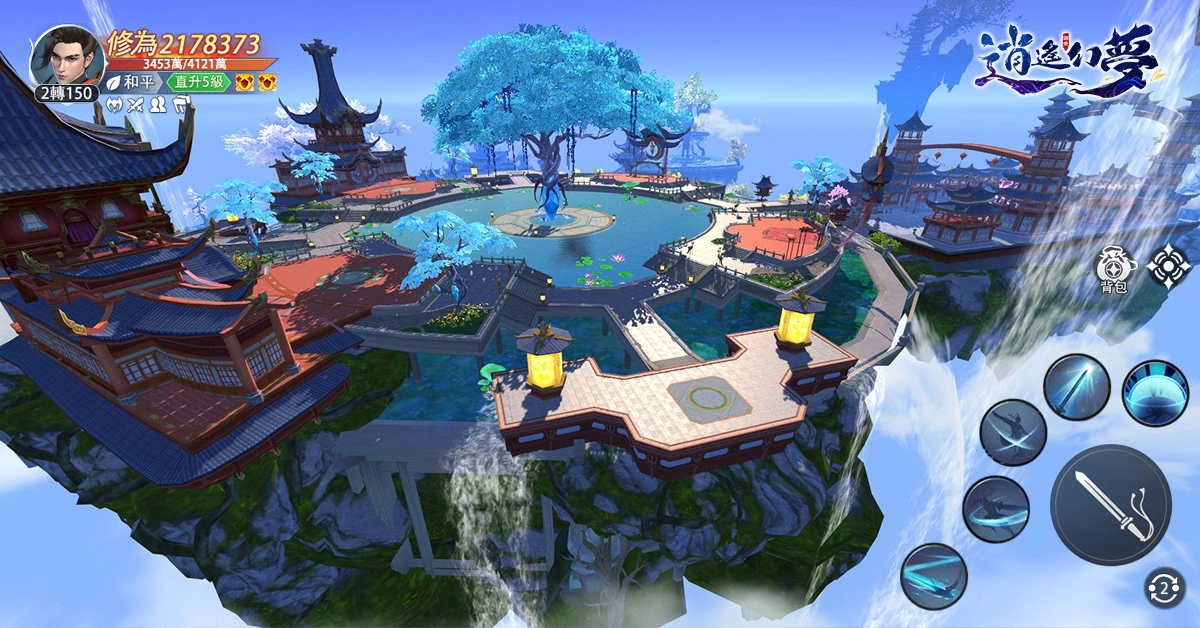Open the character portrait profile

(66, 58)
